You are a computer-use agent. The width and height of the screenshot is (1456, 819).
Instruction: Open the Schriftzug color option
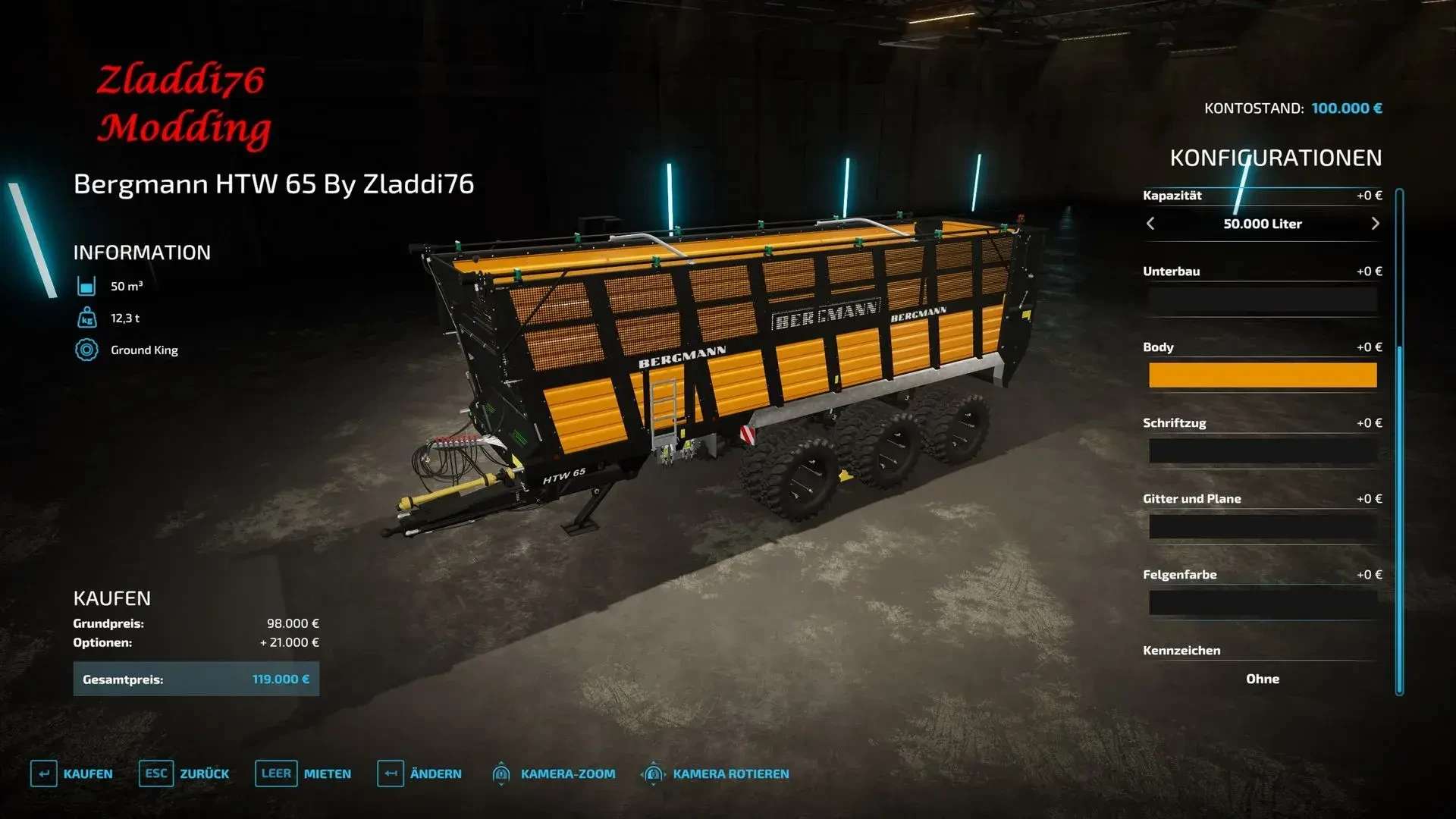coord(1262,451)
